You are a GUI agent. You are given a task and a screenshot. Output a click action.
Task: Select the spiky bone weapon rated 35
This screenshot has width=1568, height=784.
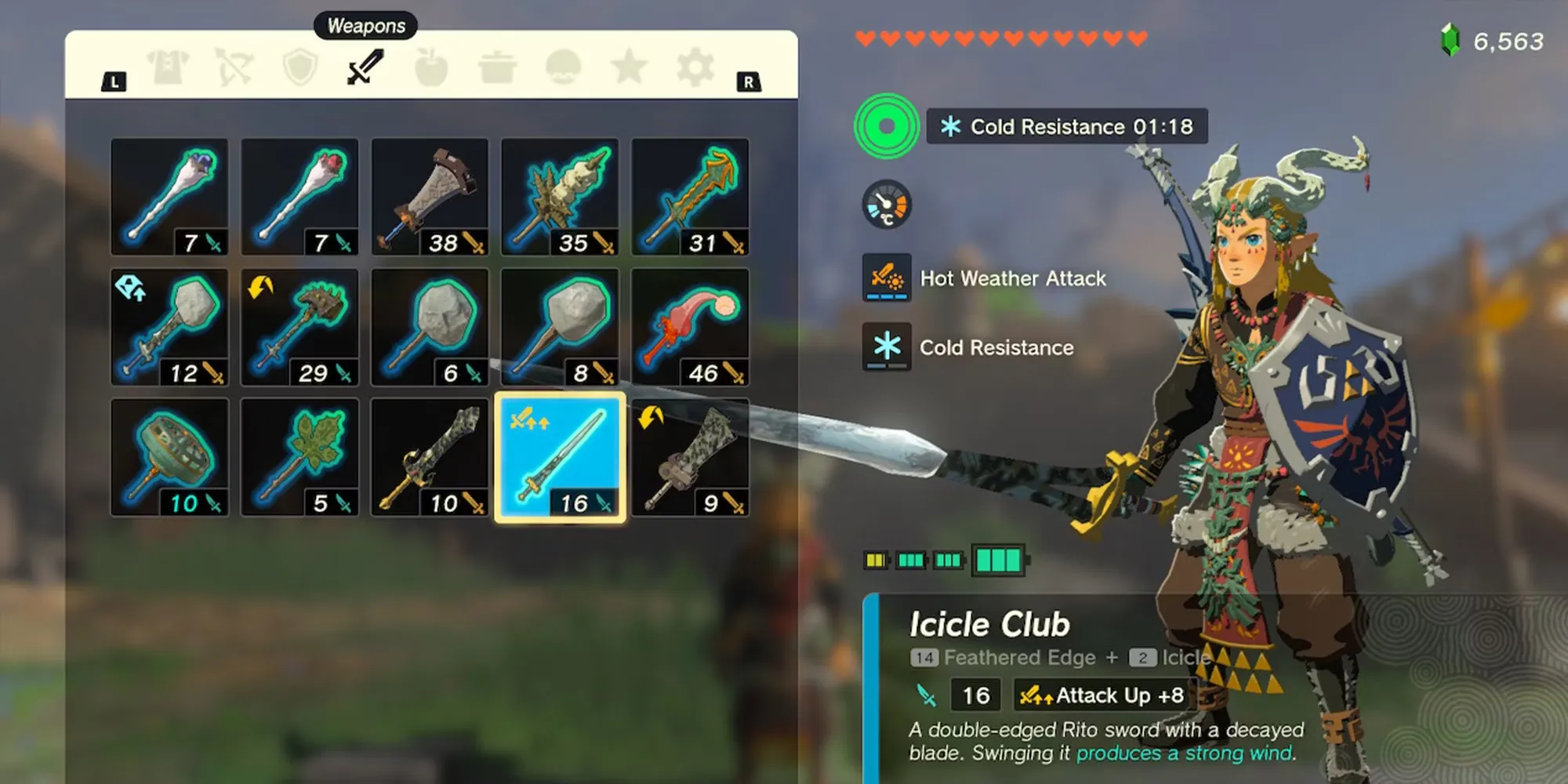point(560,197)
